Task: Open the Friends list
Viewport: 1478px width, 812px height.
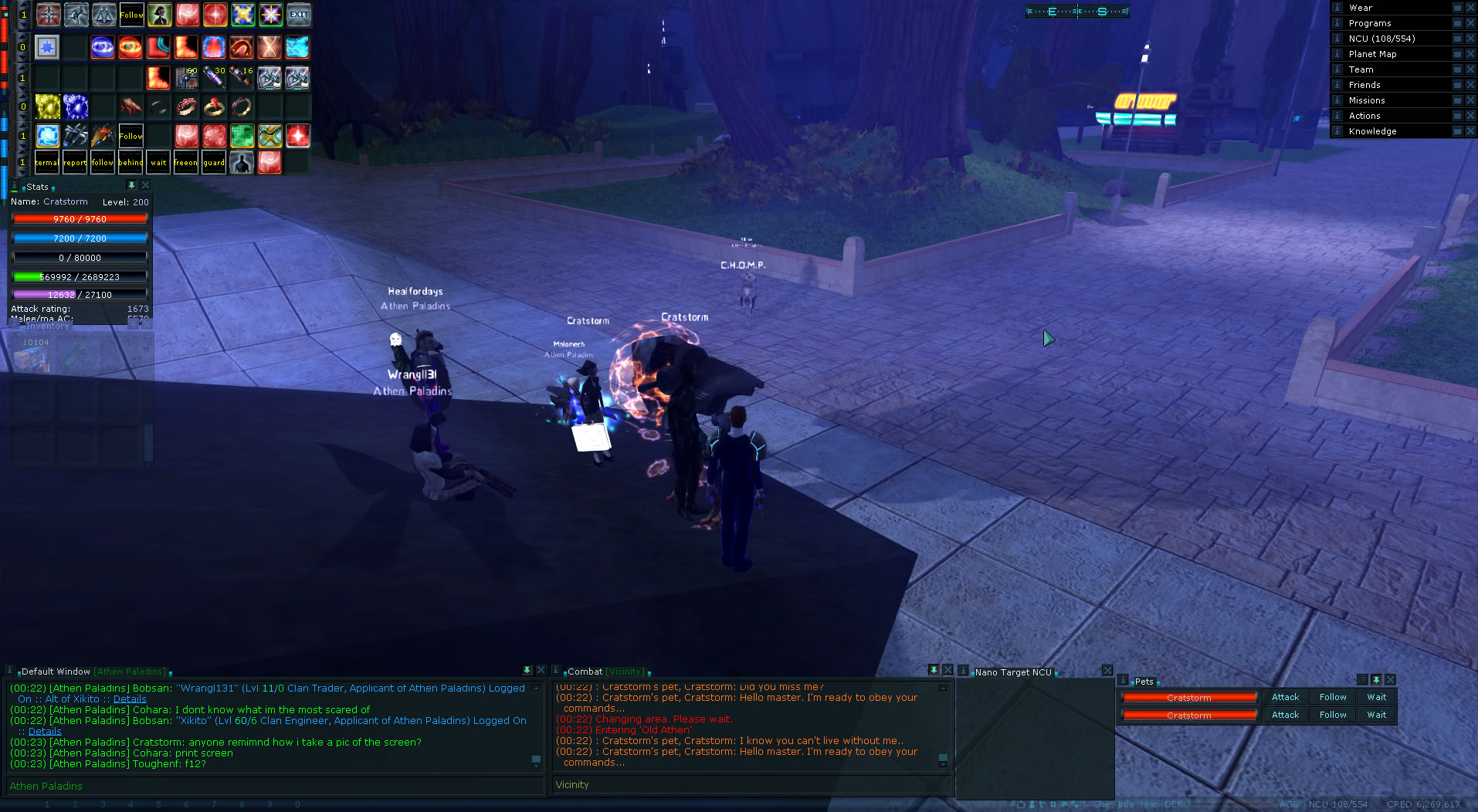Action: (x=1364, y=85)
